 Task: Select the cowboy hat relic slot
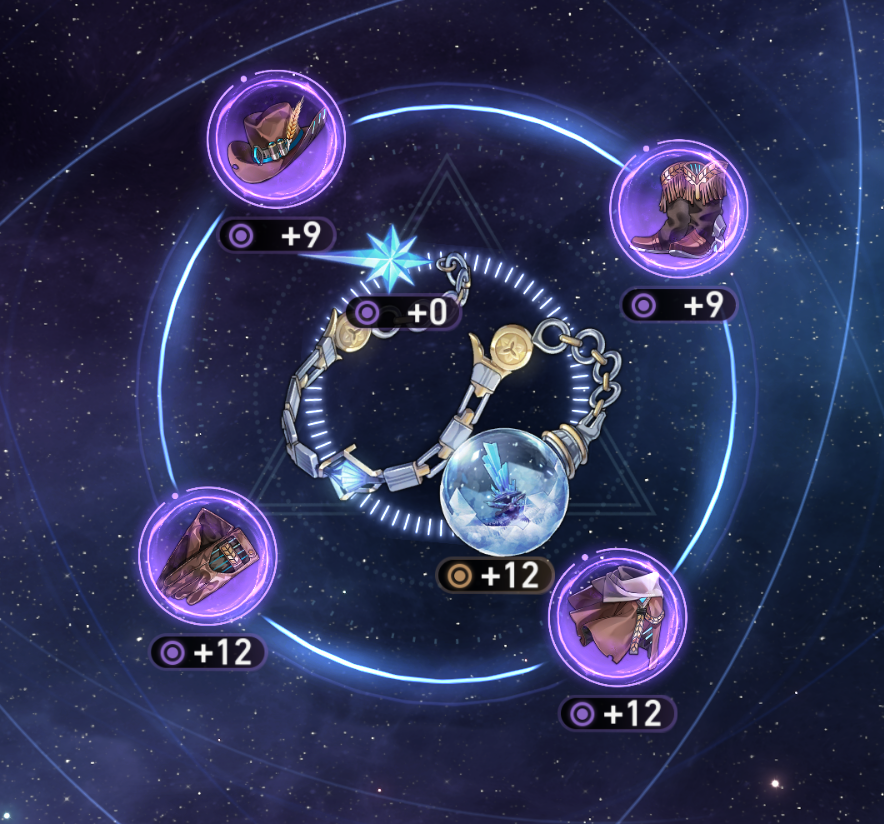tap(275, 140)
